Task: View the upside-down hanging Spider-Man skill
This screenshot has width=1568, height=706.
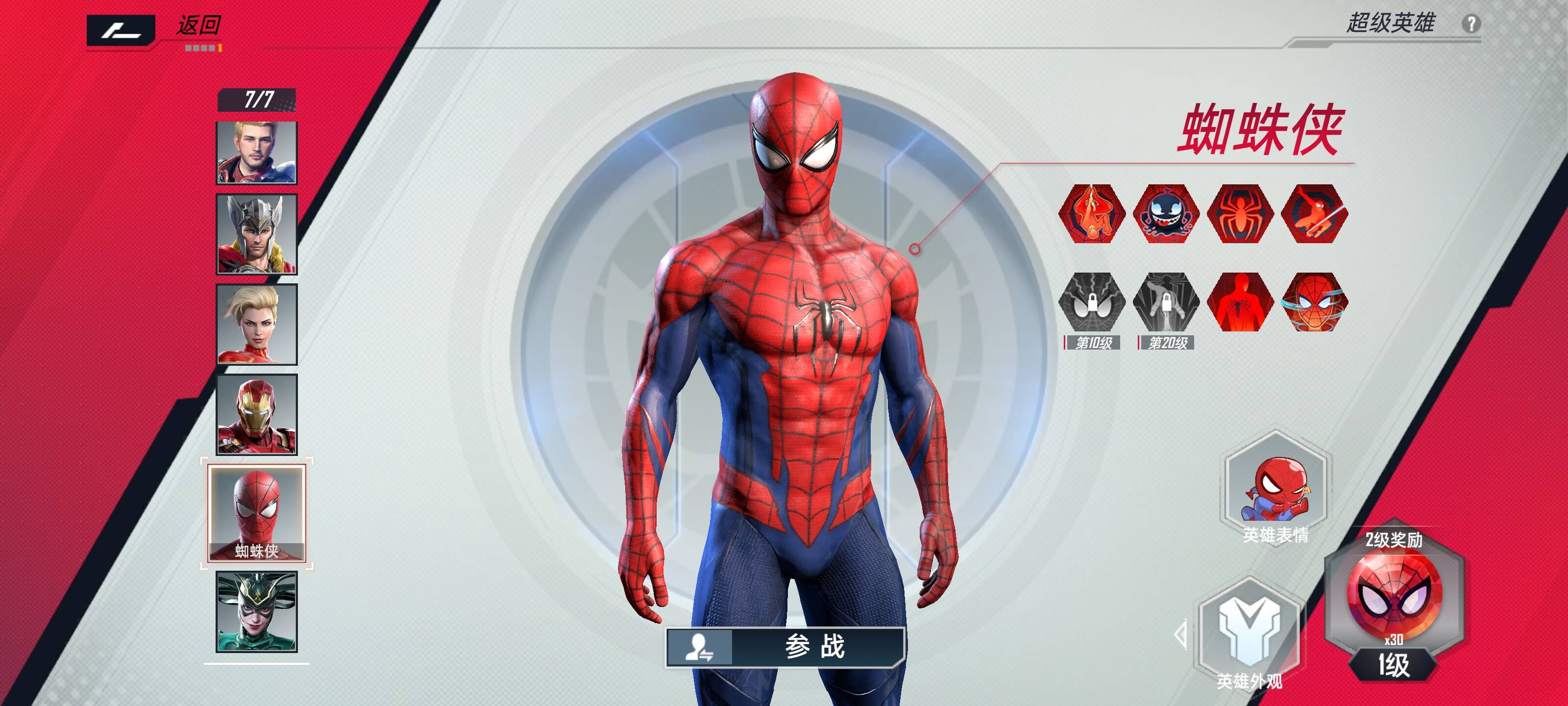Action: pyautogui.click(x=1092, y=214)
